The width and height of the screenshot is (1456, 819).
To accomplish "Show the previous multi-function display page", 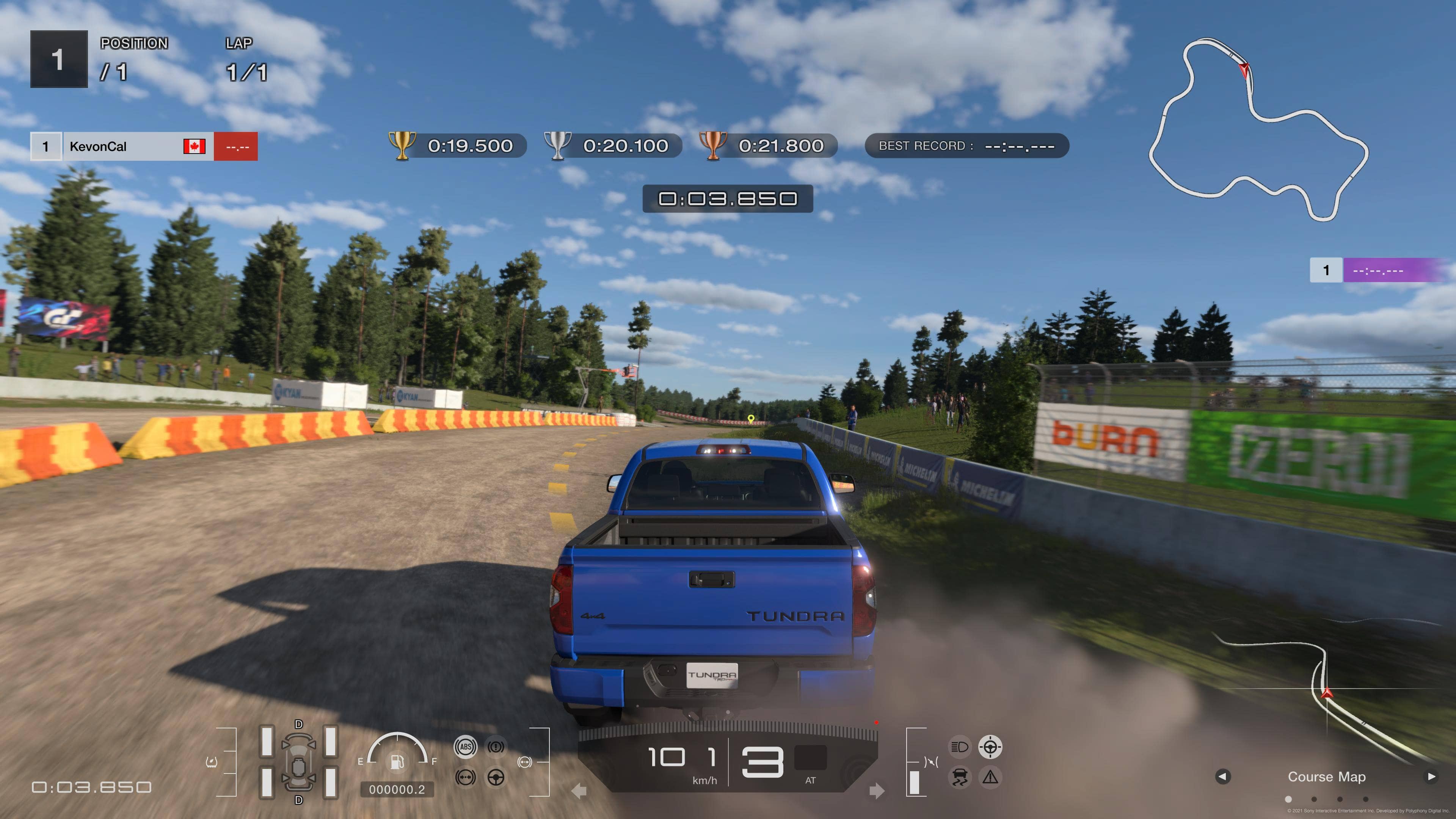I will pos(1222,777).
